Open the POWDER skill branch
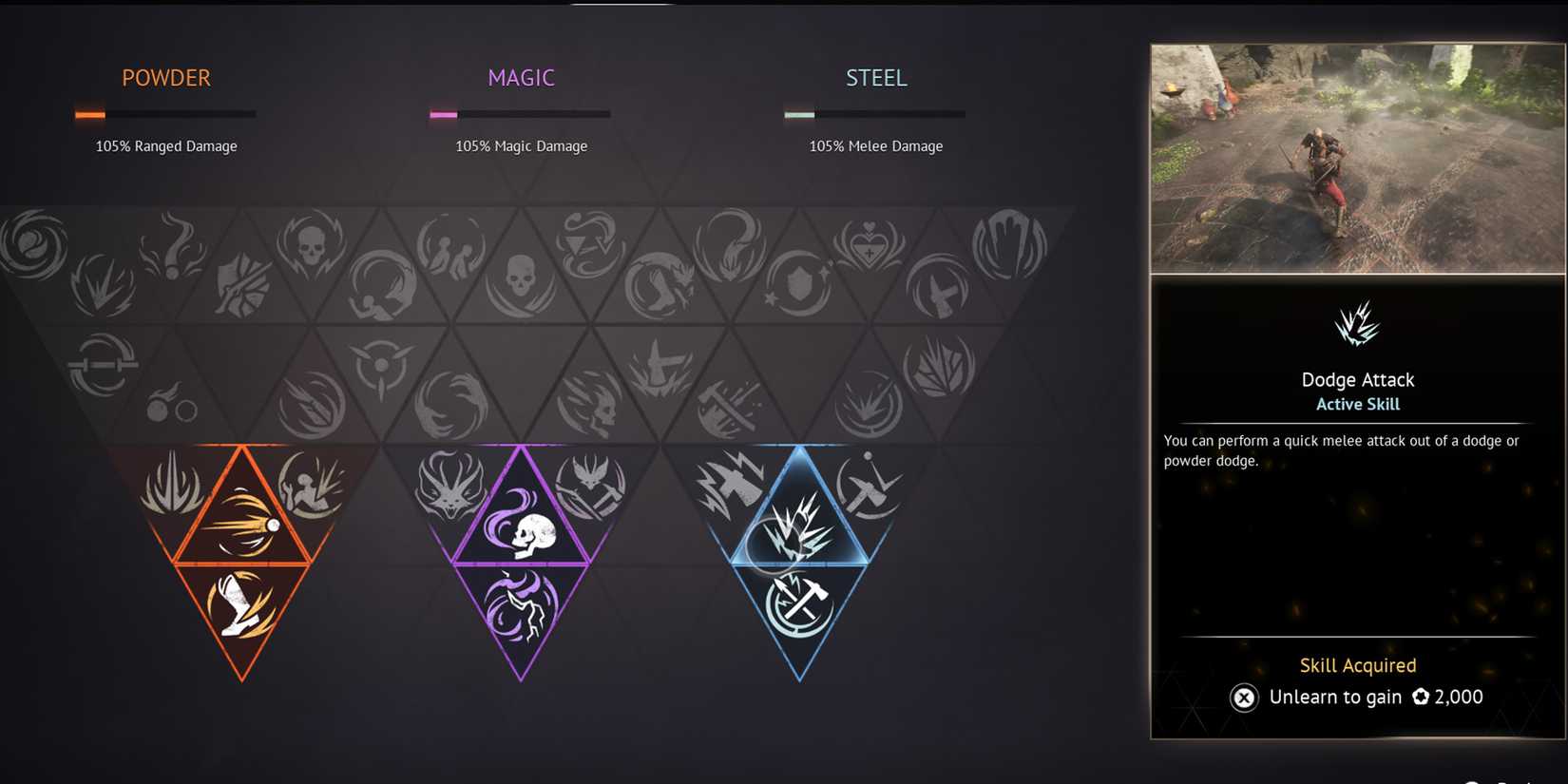This screenshot has height=784, width=1568. (x=165, y=78)
